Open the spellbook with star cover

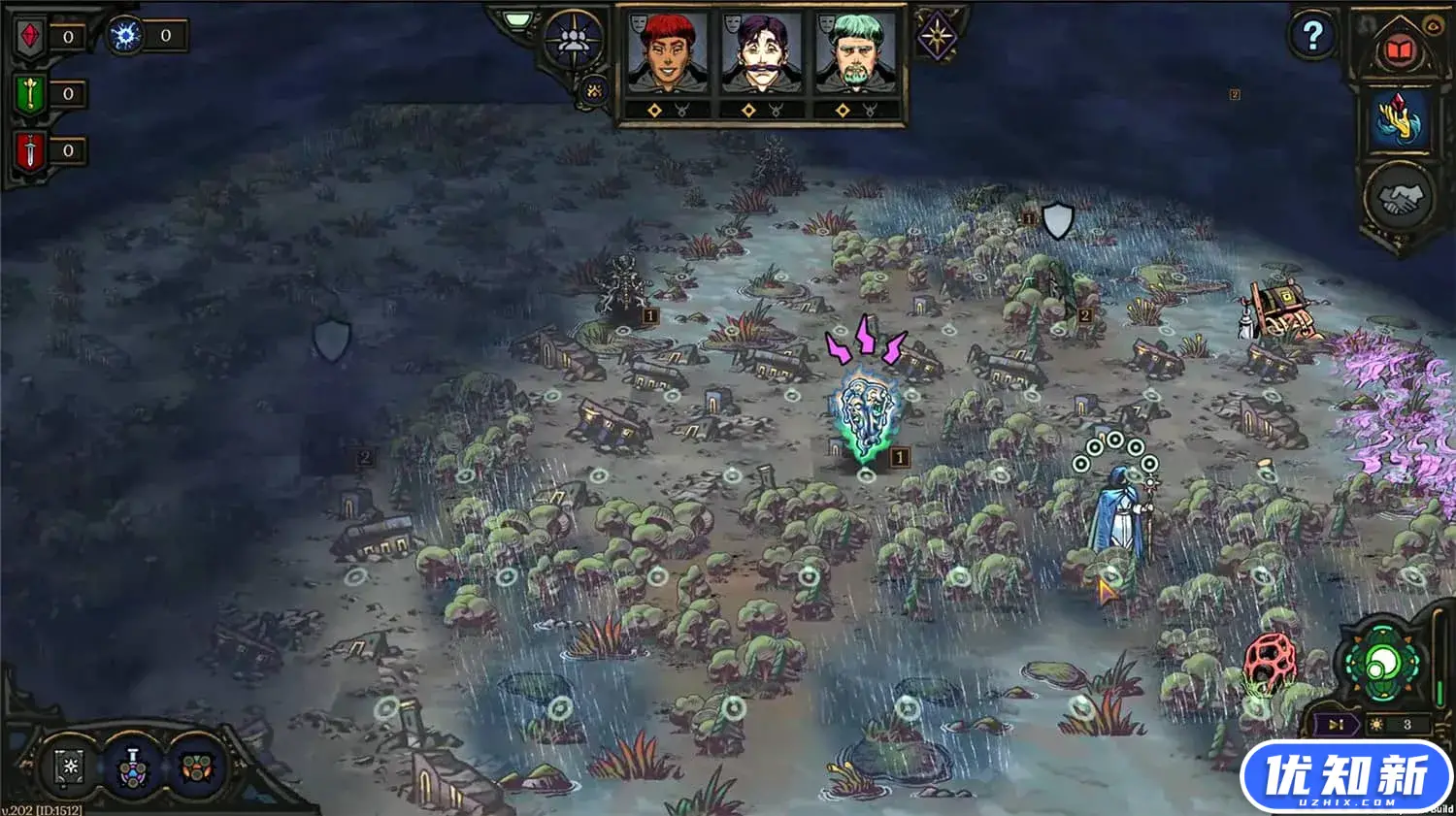pyautogui.click(x=70, y=767)
